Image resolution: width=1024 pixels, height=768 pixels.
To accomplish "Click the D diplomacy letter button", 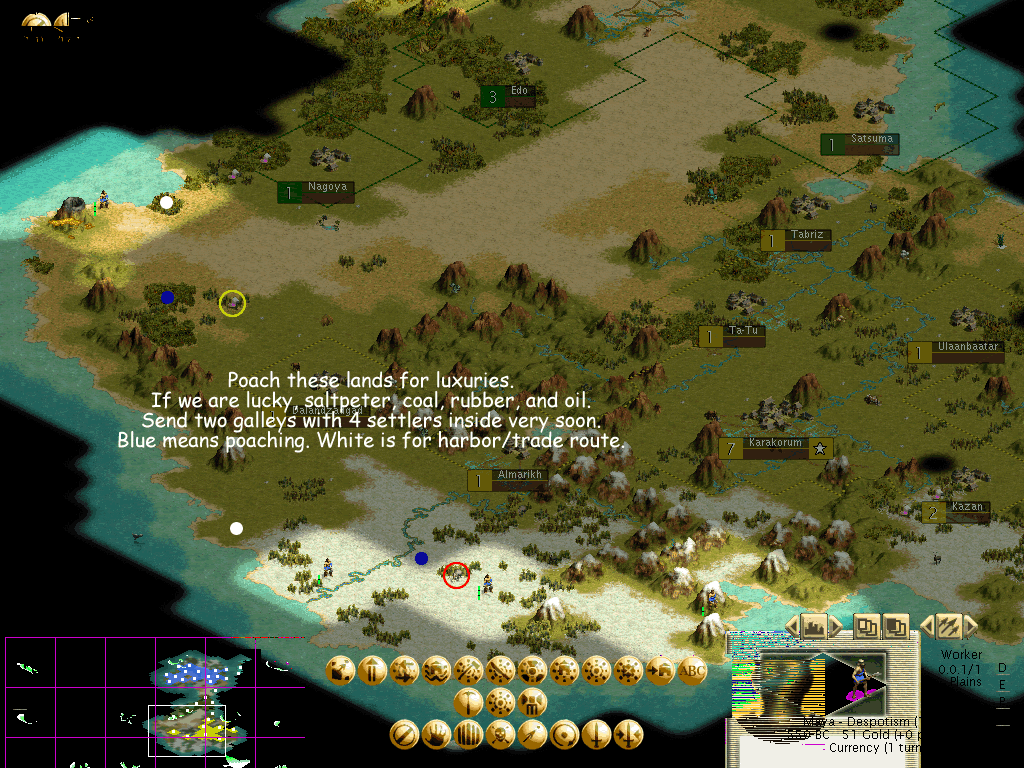I will tap(1002, 669).
